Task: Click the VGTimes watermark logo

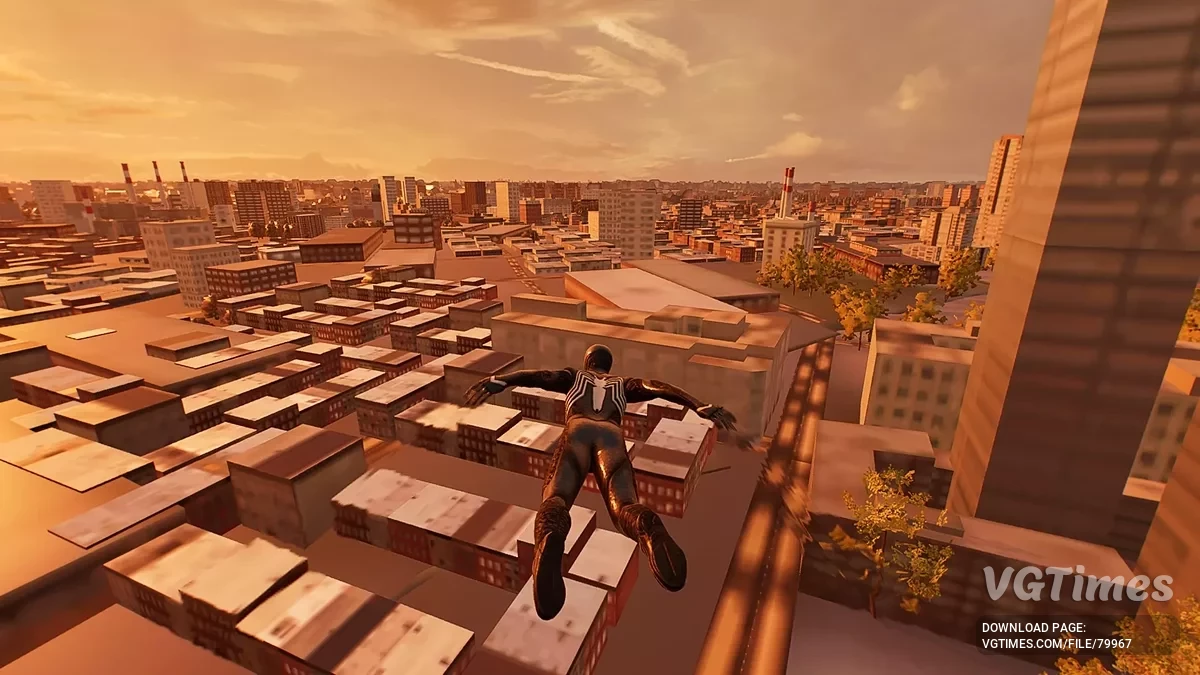Action: (1076, 584)
